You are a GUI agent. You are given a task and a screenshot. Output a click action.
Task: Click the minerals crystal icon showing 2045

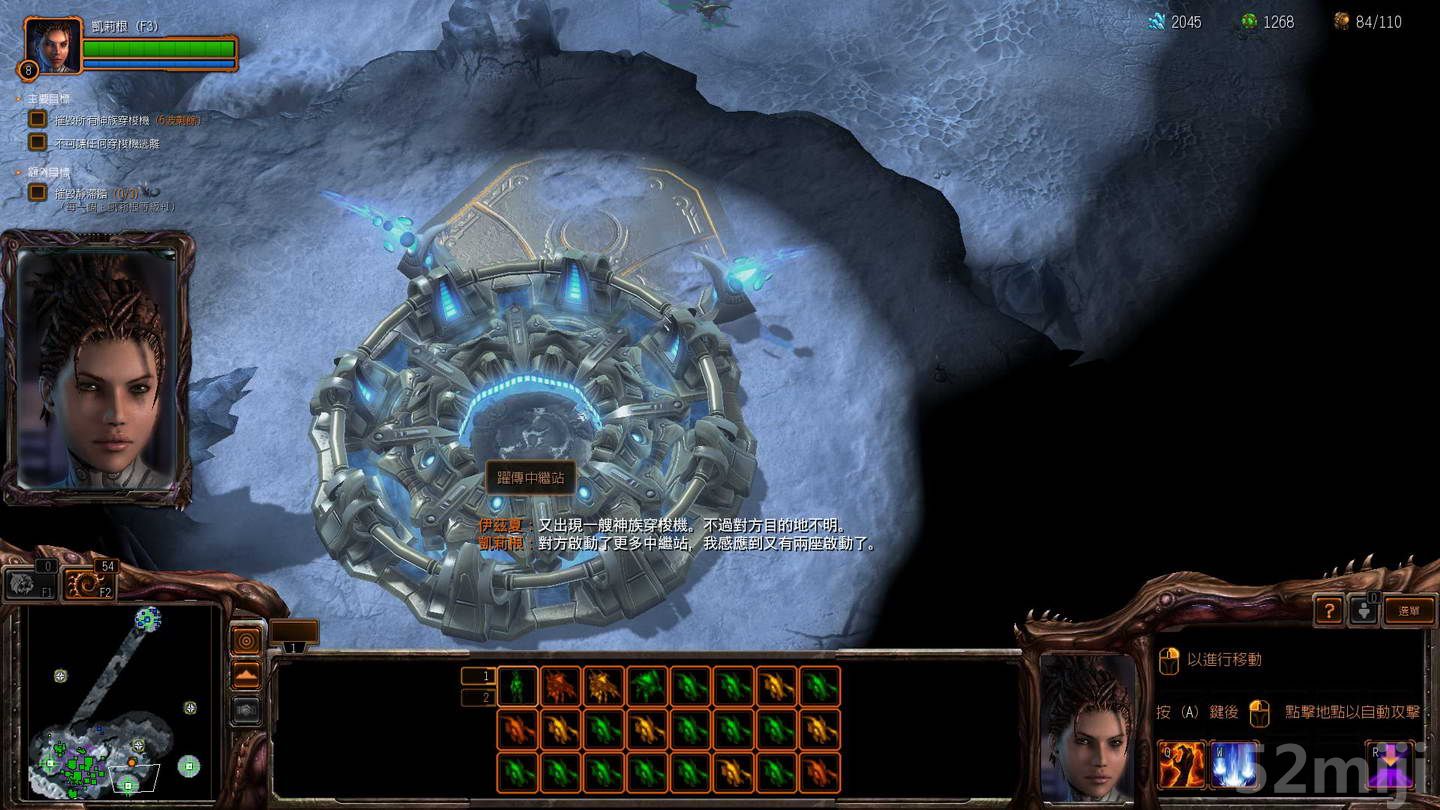1157,21
